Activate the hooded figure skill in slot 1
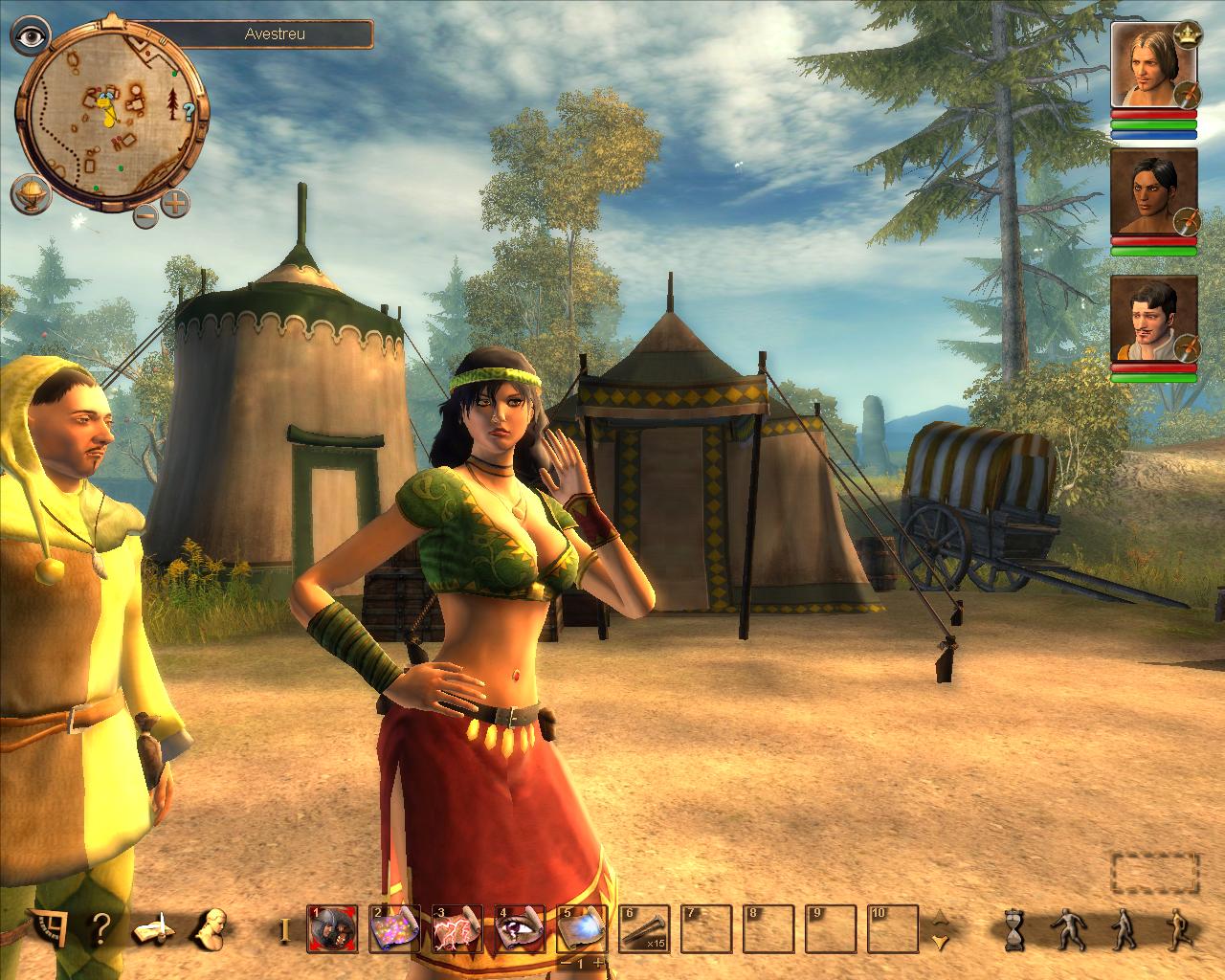Screen dimensions: 1225x980 coord(332,928)
